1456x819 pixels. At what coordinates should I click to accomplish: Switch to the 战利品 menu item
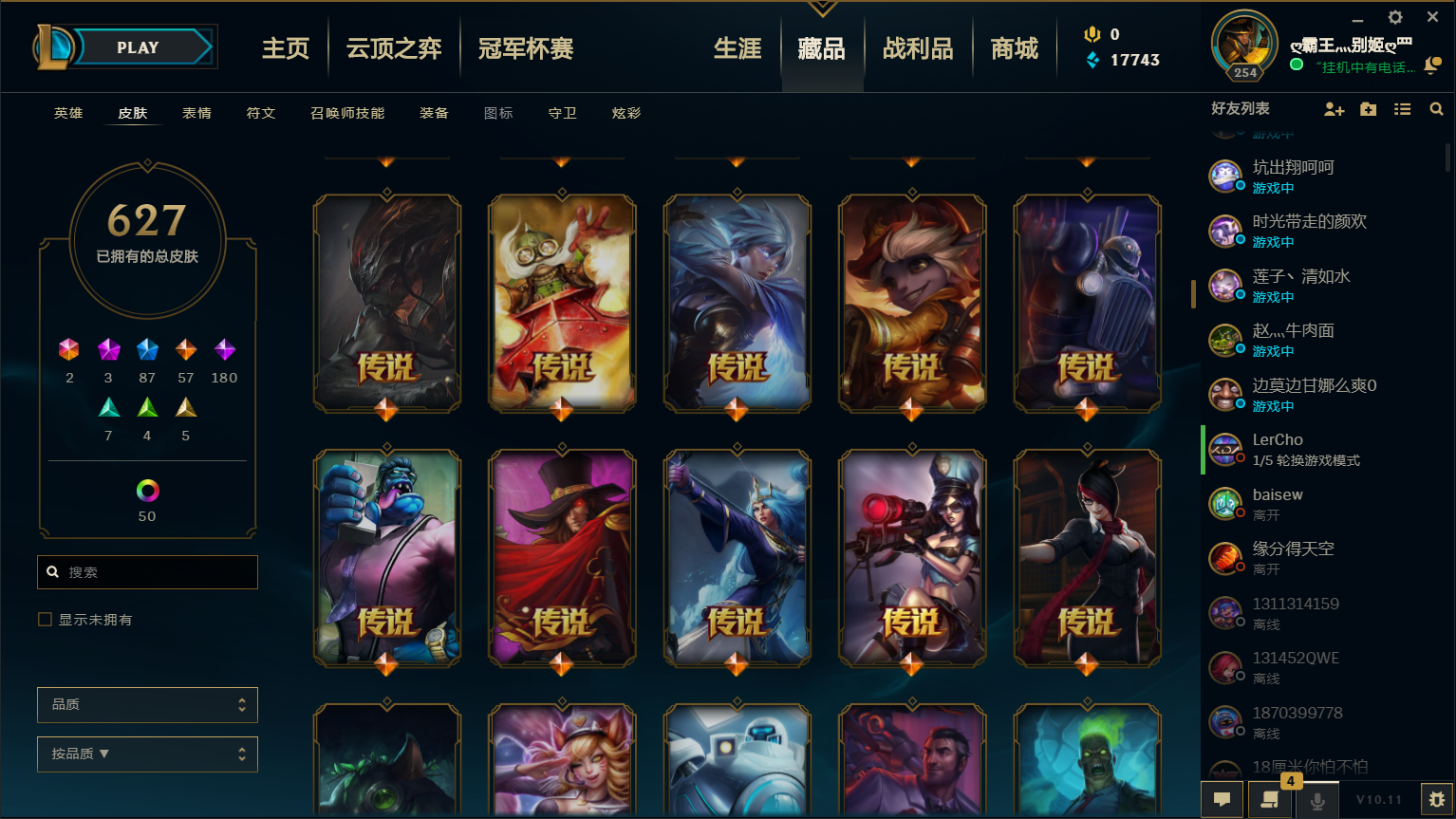(918, 47)
